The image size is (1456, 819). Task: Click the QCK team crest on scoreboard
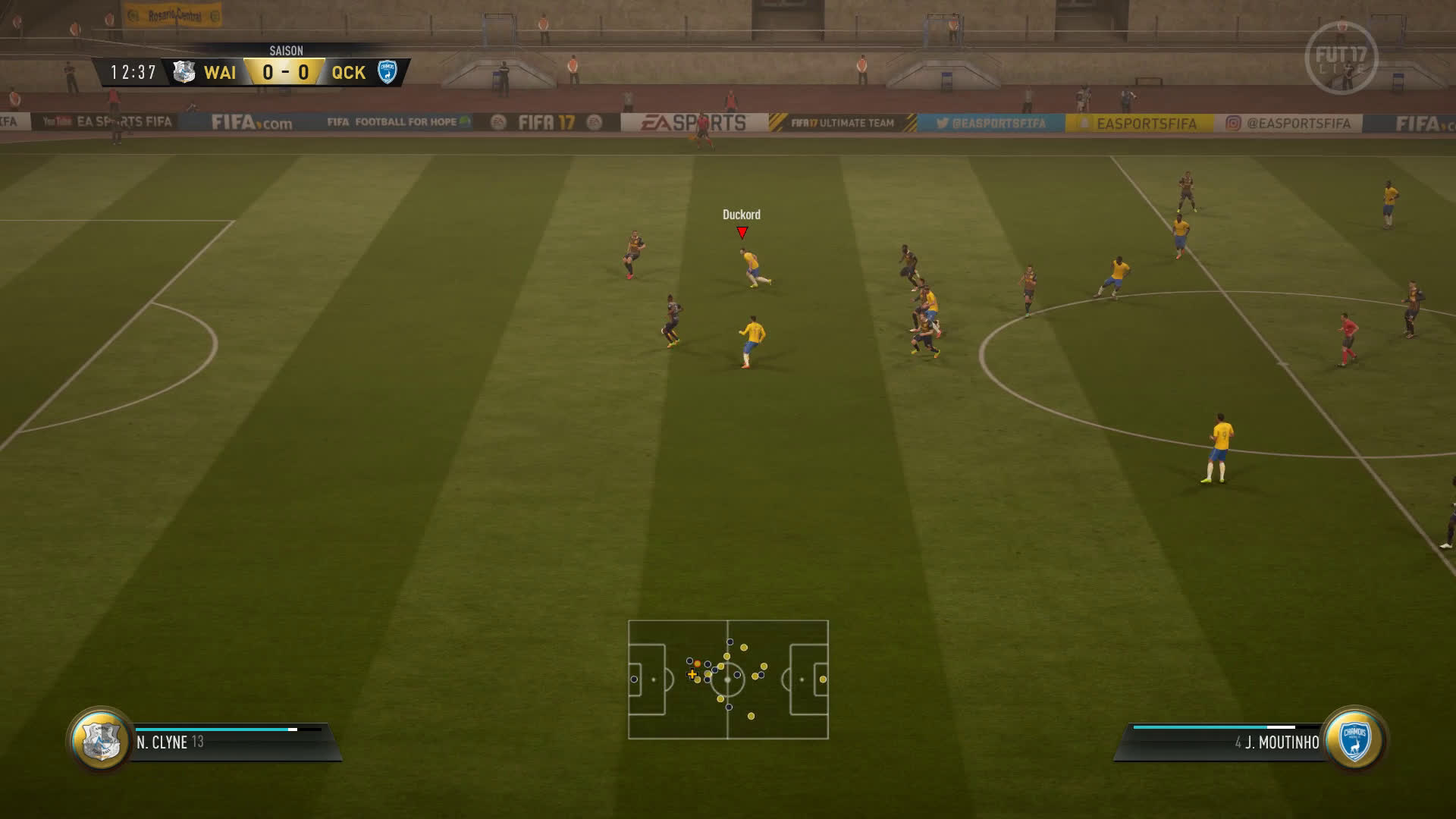388,72
